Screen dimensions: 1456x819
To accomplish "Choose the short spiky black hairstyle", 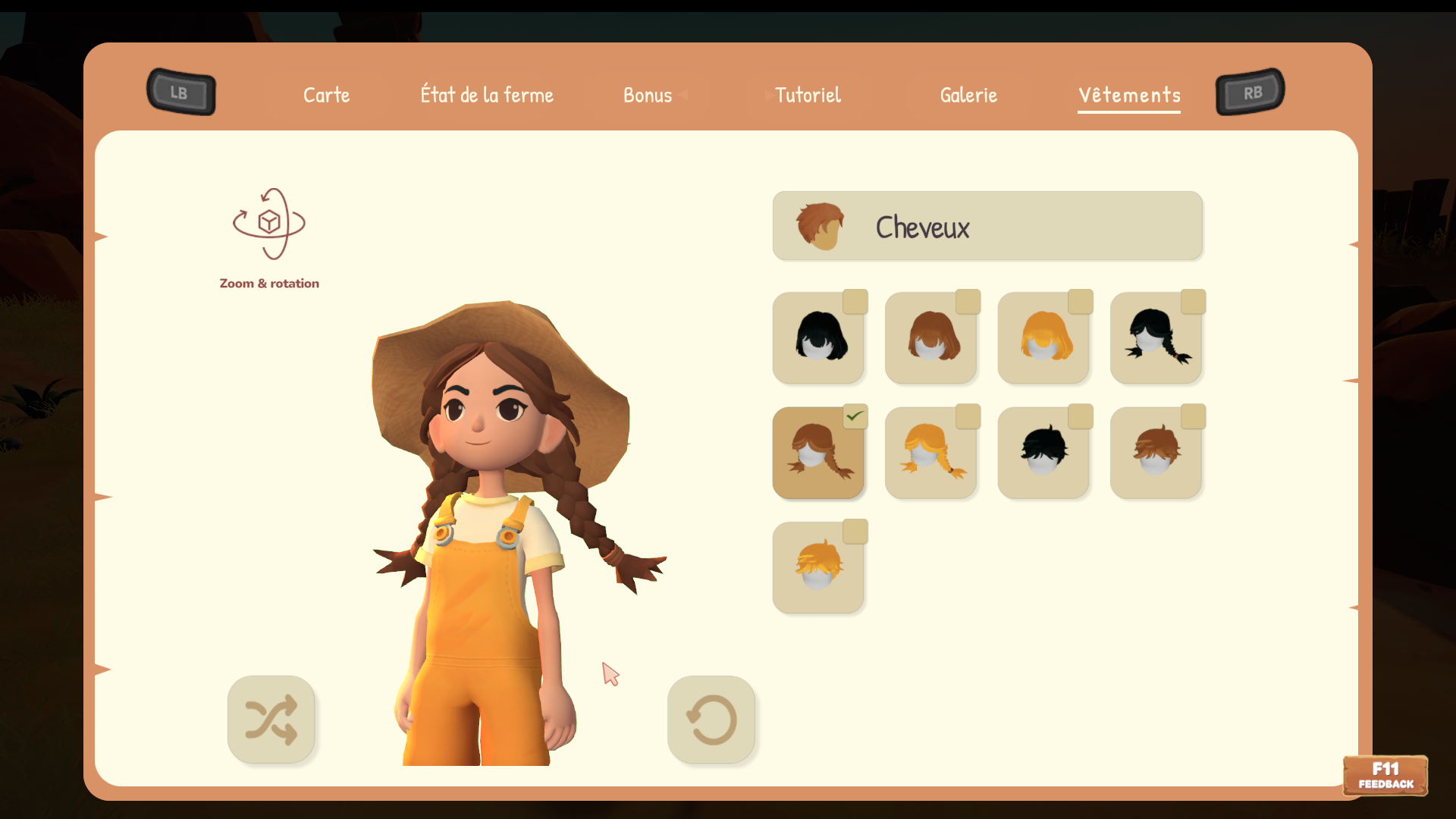I will tap(1043, 453).
